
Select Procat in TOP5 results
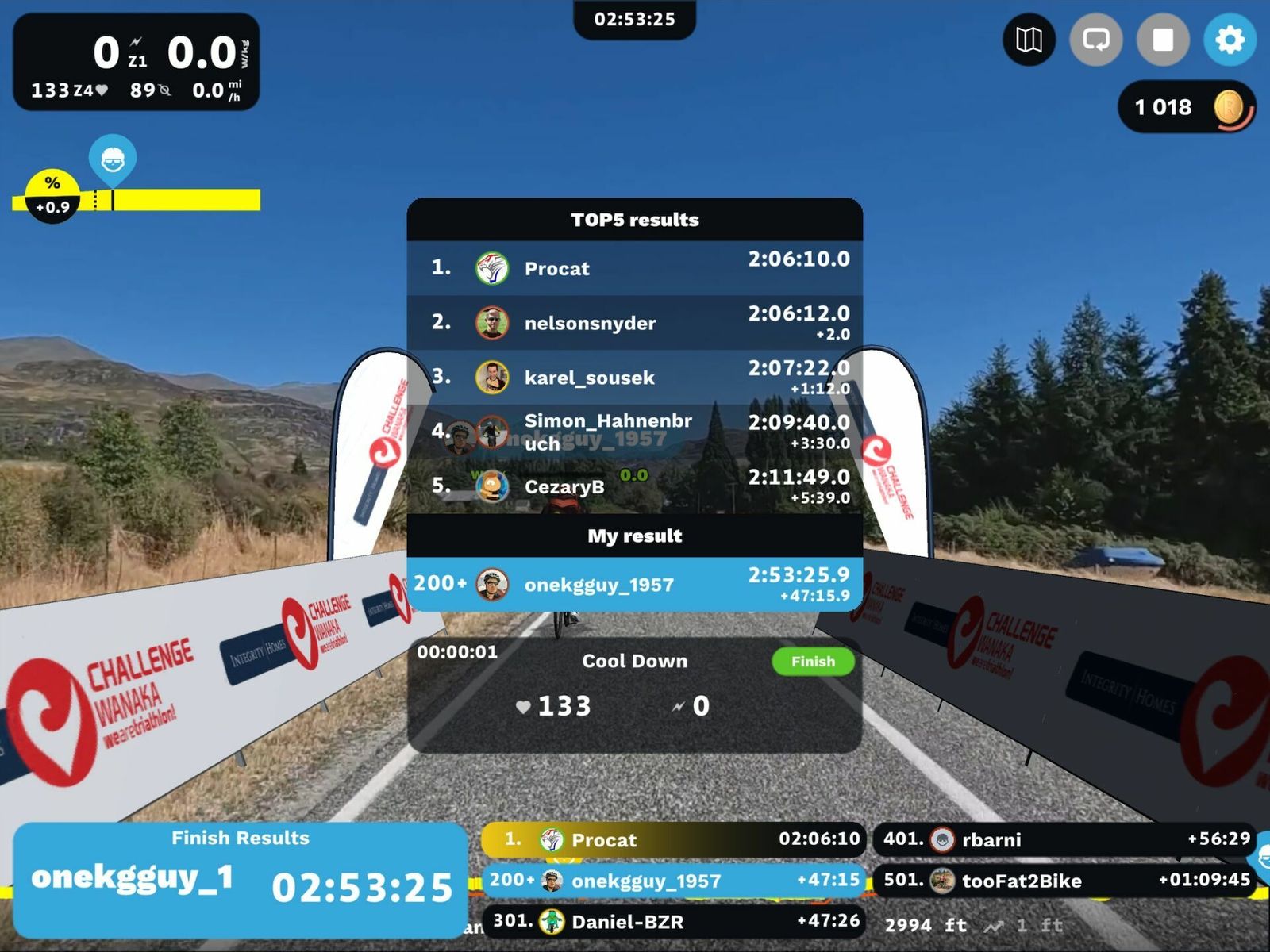click(634, 268)
